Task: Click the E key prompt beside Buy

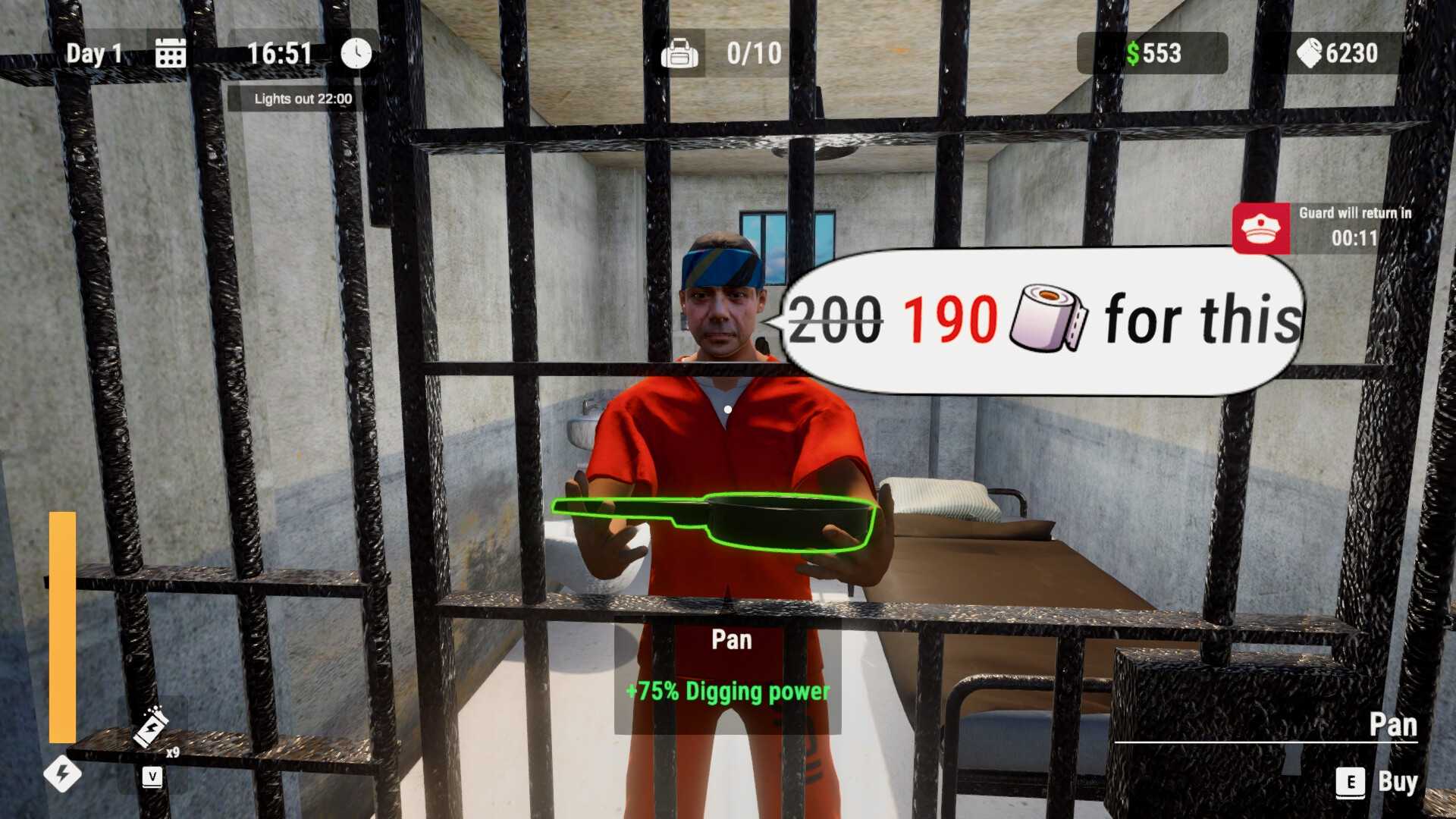Action: point(1349,781)
